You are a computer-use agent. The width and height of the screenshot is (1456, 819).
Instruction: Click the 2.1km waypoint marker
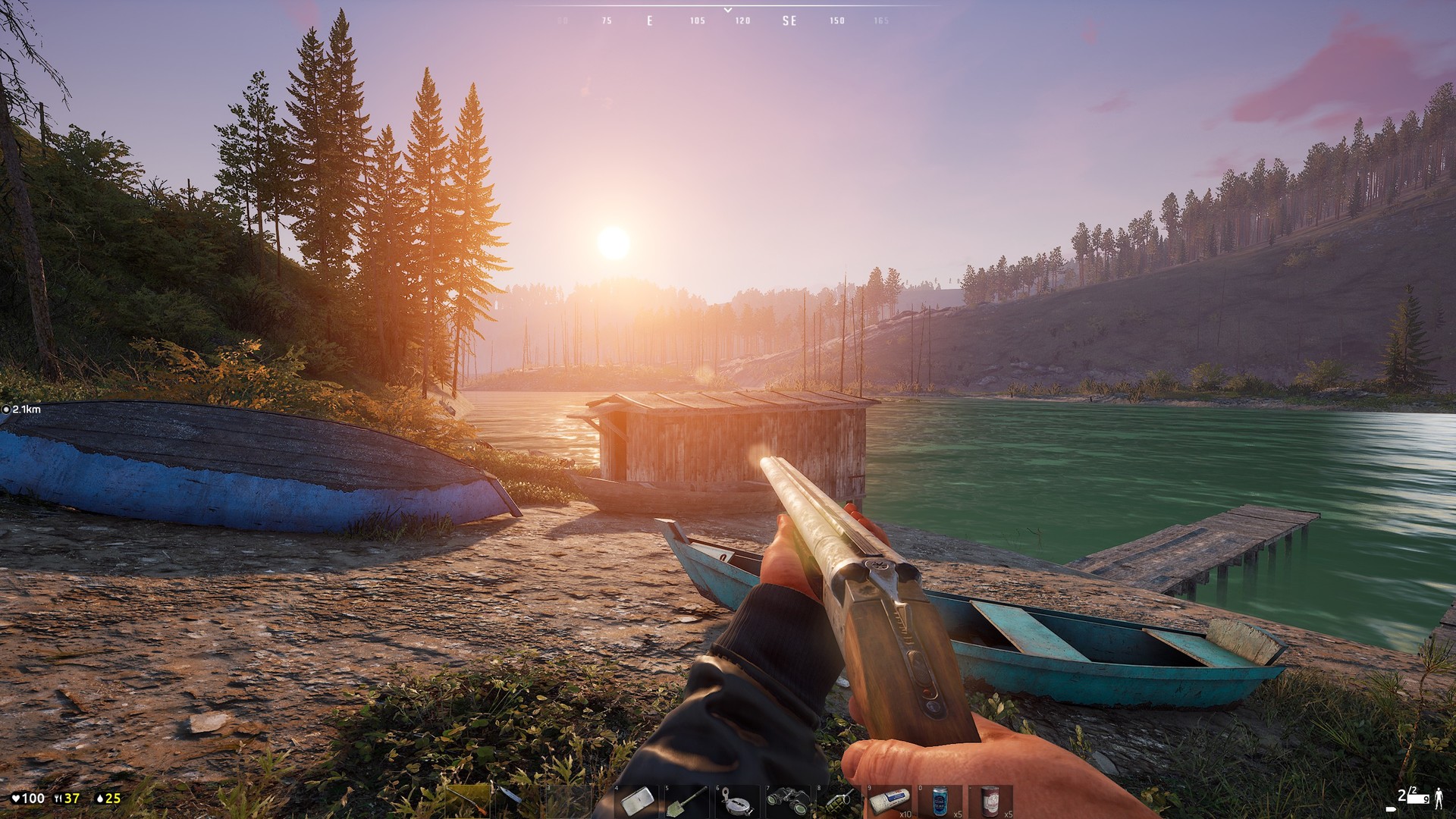[x=23, y=409]
